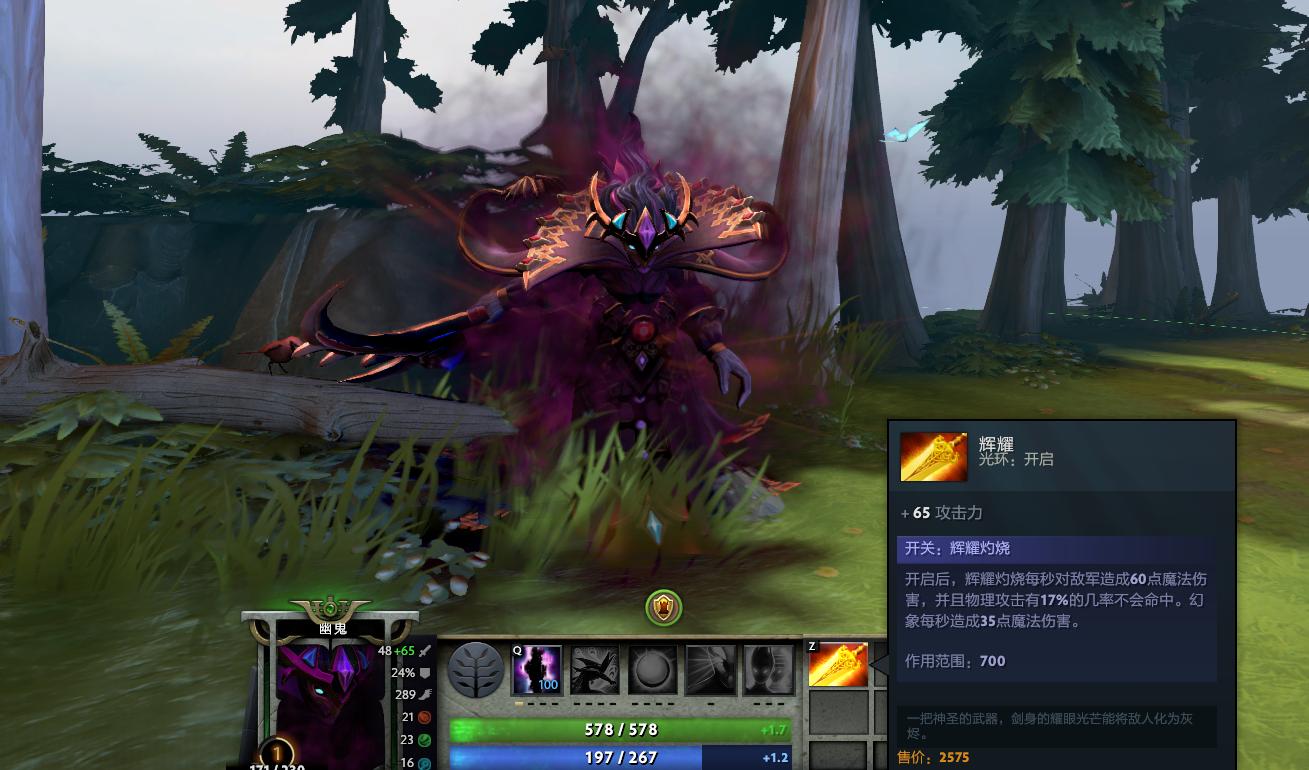Click the Haunt ultimate ability icon
The width and height of the screenshot is (1309, 770).
coord(770,671)
